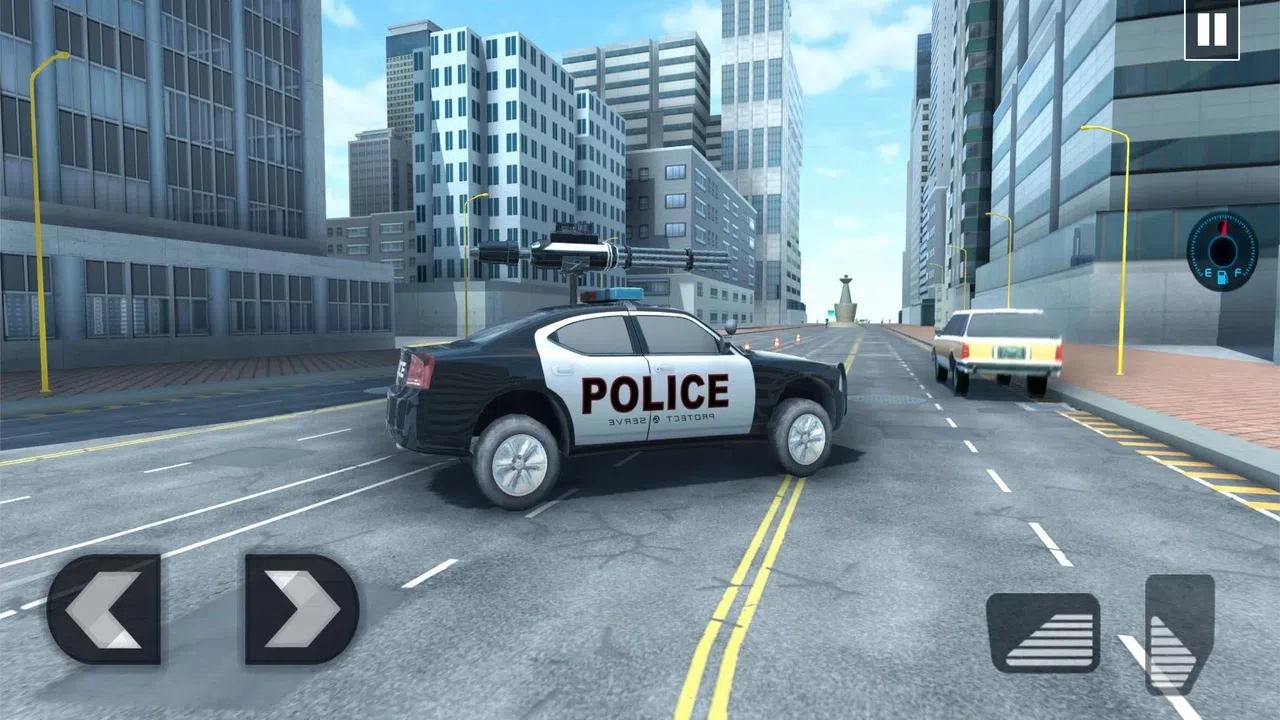
Task: Click the fuel gauge dial
Action: (x=1222, y=250)
